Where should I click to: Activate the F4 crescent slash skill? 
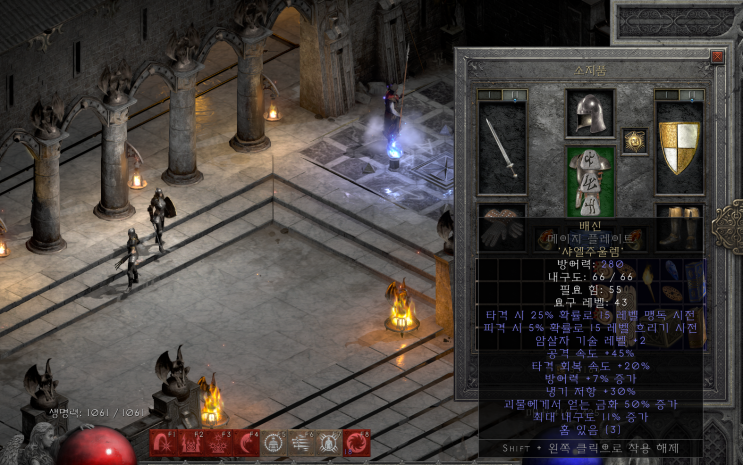pos(246,444)
